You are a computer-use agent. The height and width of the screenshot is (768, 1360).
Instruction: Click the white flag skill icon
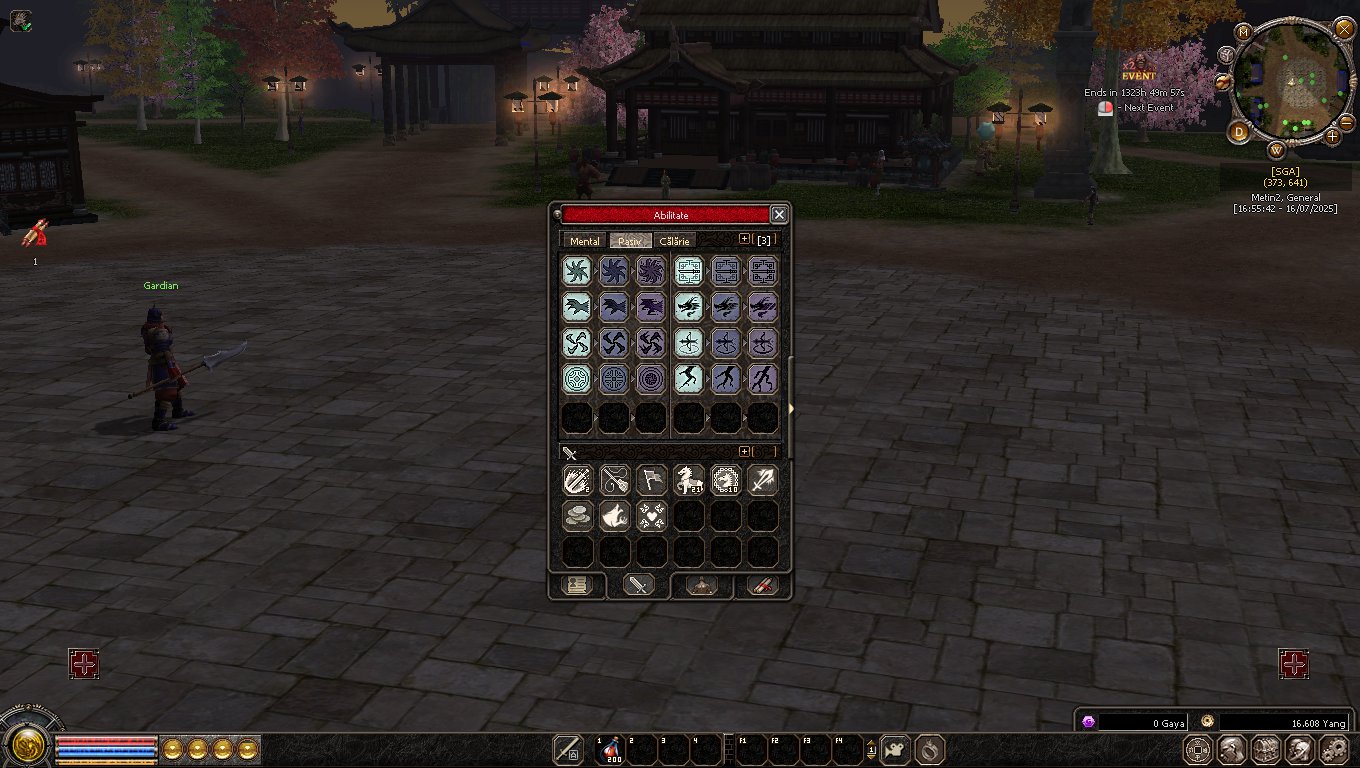(x=651, y=480)
